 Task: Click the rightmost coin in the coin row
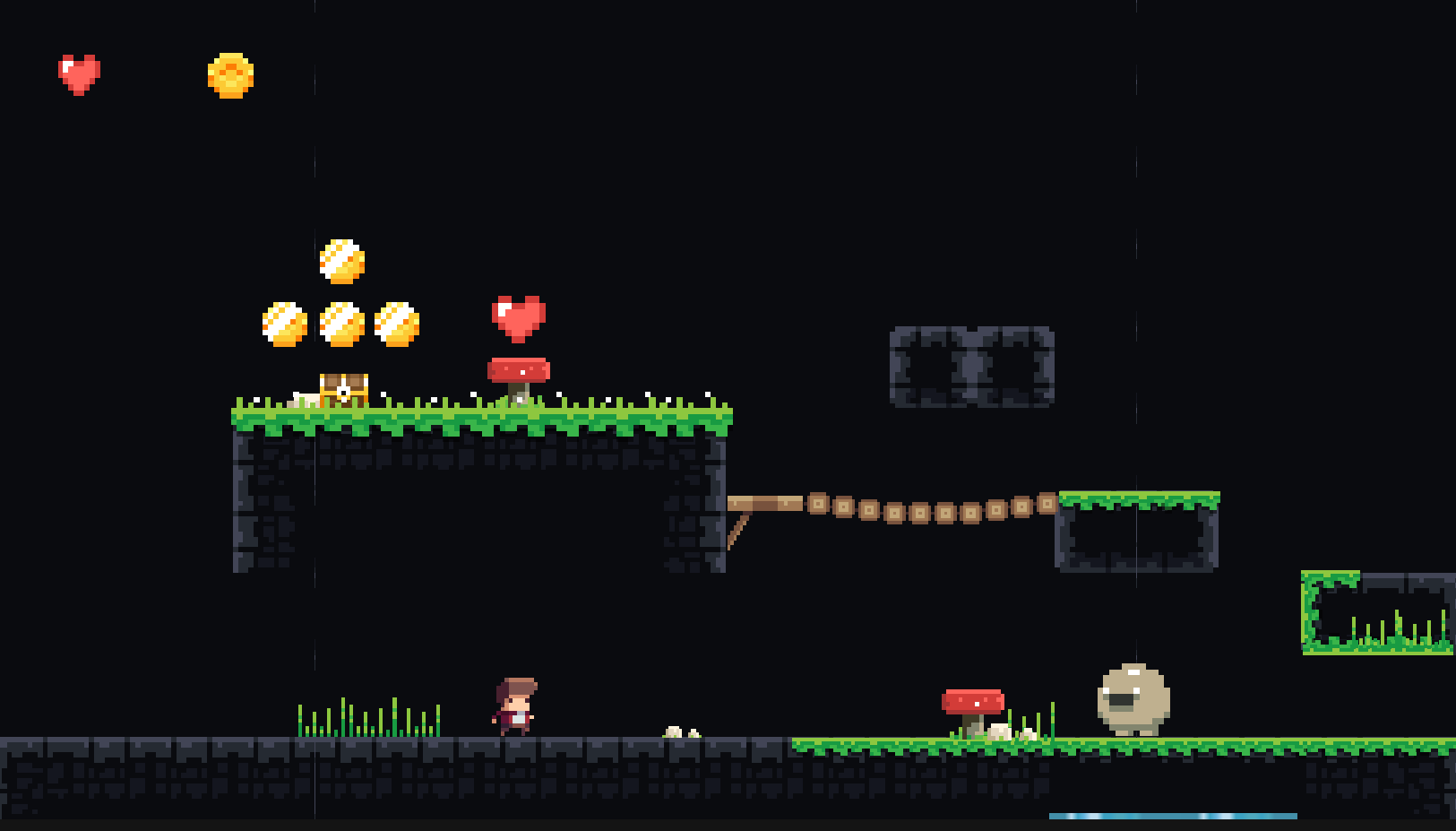pos(399,323)
